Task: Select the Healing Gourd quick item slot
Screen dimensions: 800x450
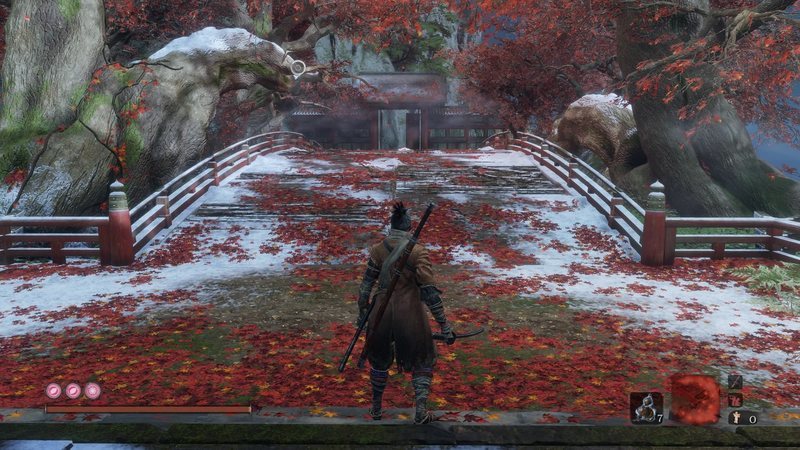Action: [645, 406]
